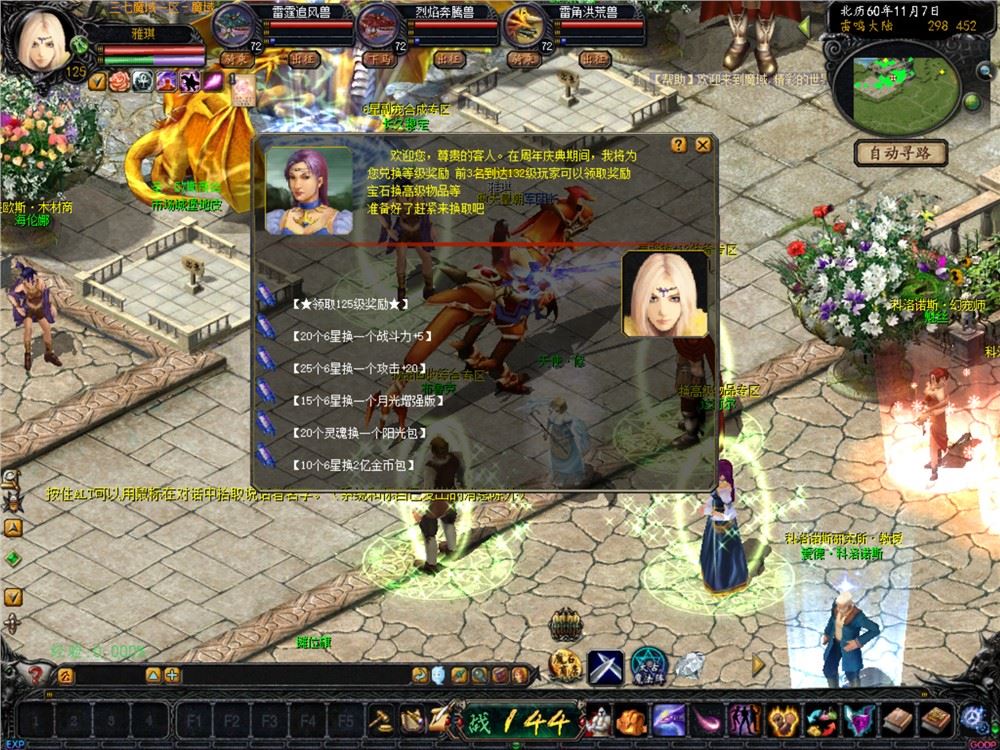Choose the 领取125级奖励 dialogue option
Viewport: 1000px width, 750px height.
click(x=343, y=302)
